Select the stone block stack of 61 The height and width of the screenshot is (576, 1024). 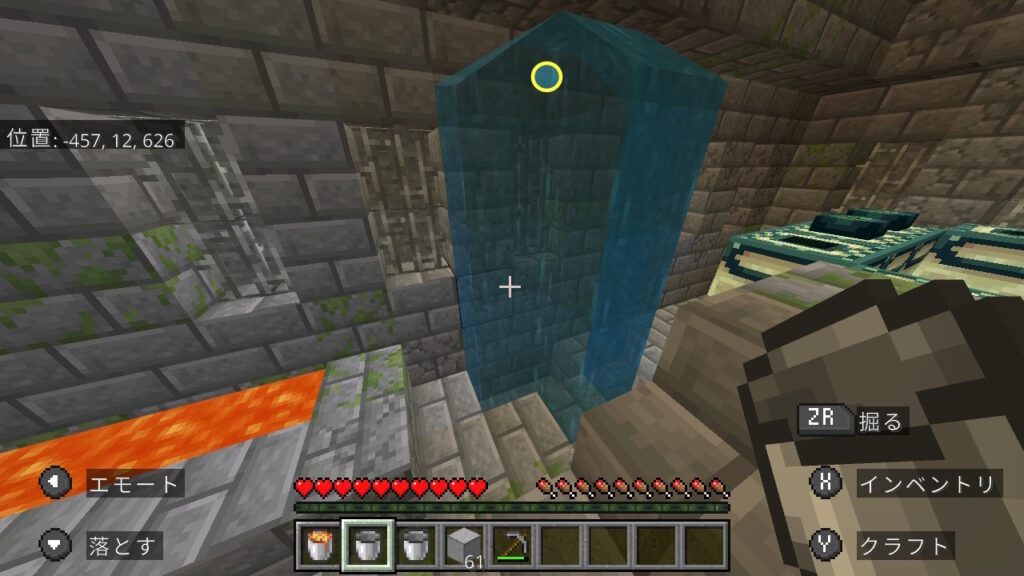coord(464,546)
